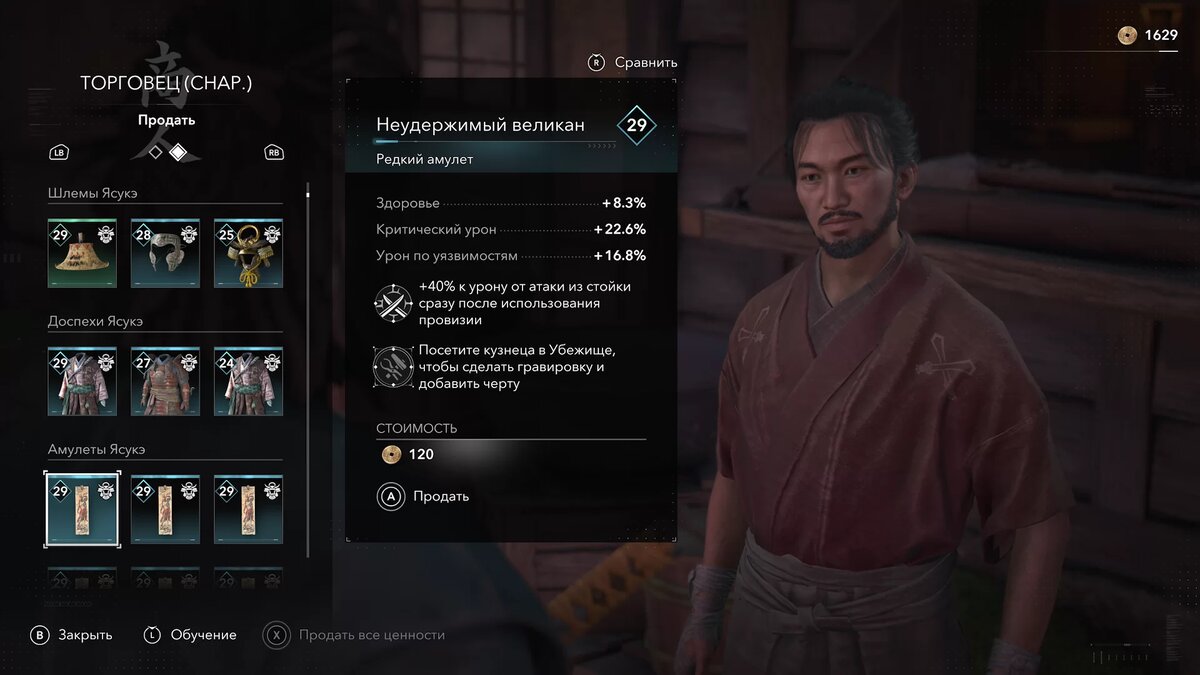Choose the level 25 horned kabuto helmet

[248, 253]
